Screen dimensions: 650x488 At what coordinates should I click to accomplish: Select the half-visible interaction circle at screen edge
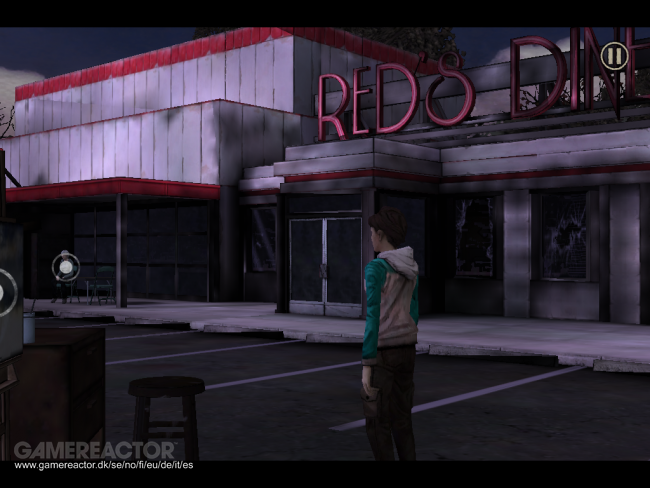[x=5, y=292]
